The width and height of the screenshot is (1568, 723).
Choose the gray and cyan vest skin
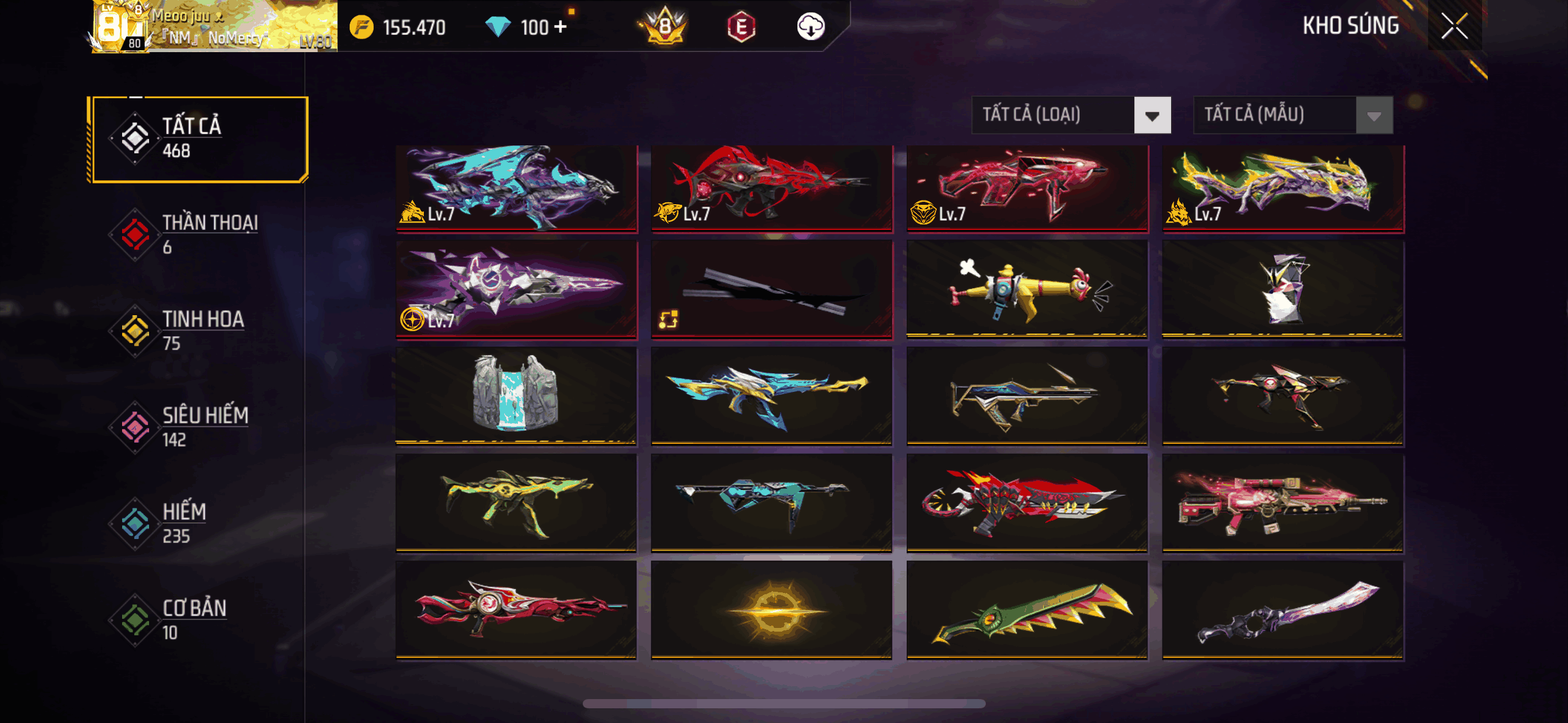click(x=517, y=396)
